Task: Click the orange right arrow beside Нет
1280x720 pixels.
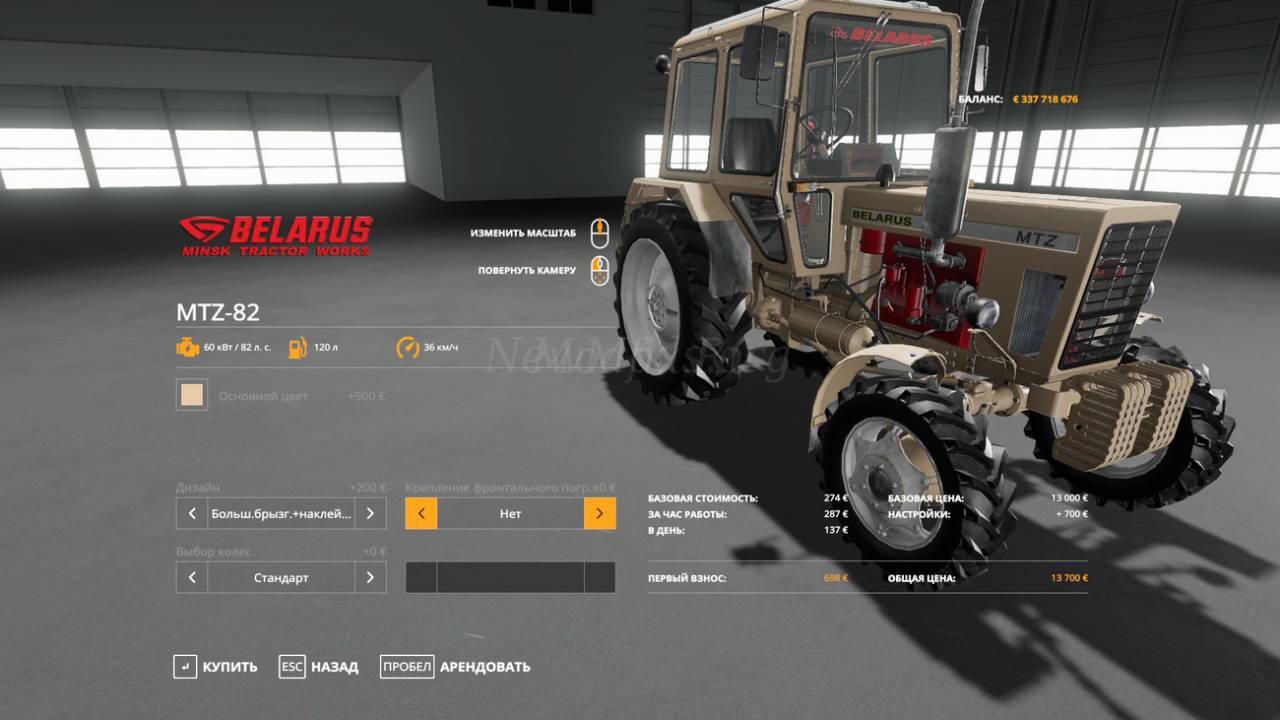Action: [599, 514]
